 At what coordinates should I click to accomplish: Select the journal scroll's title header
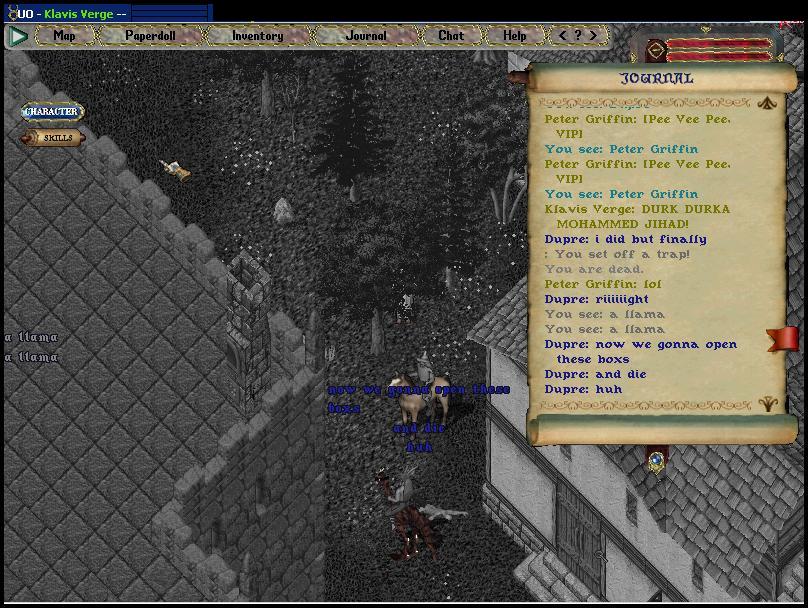(656, 78)
